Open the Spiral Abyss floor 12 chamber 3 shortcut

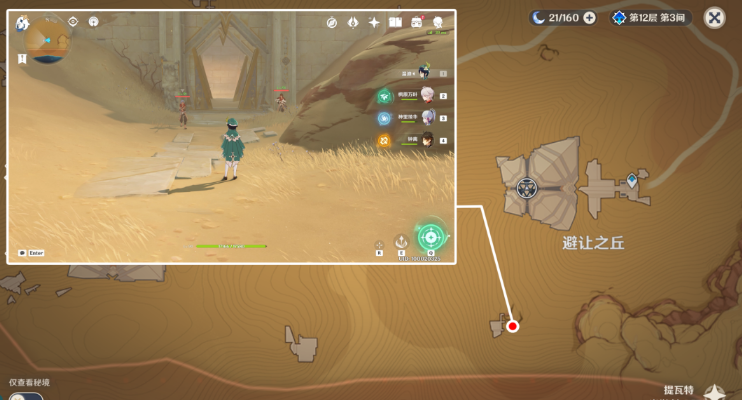[x=650, y=17]
